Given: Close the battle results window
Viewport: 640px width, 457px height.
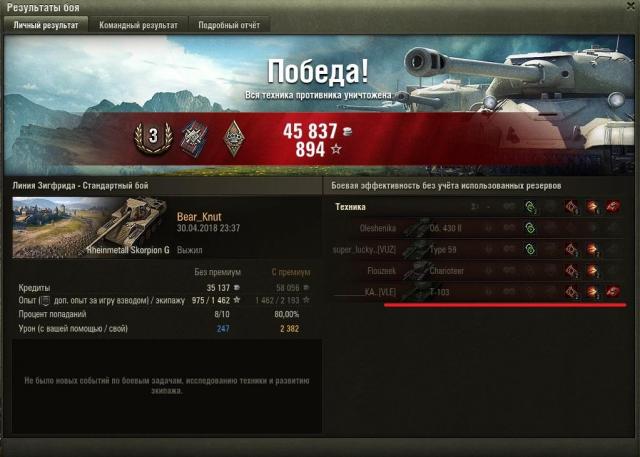Looking at the screenshot, I should coord(629,8).
